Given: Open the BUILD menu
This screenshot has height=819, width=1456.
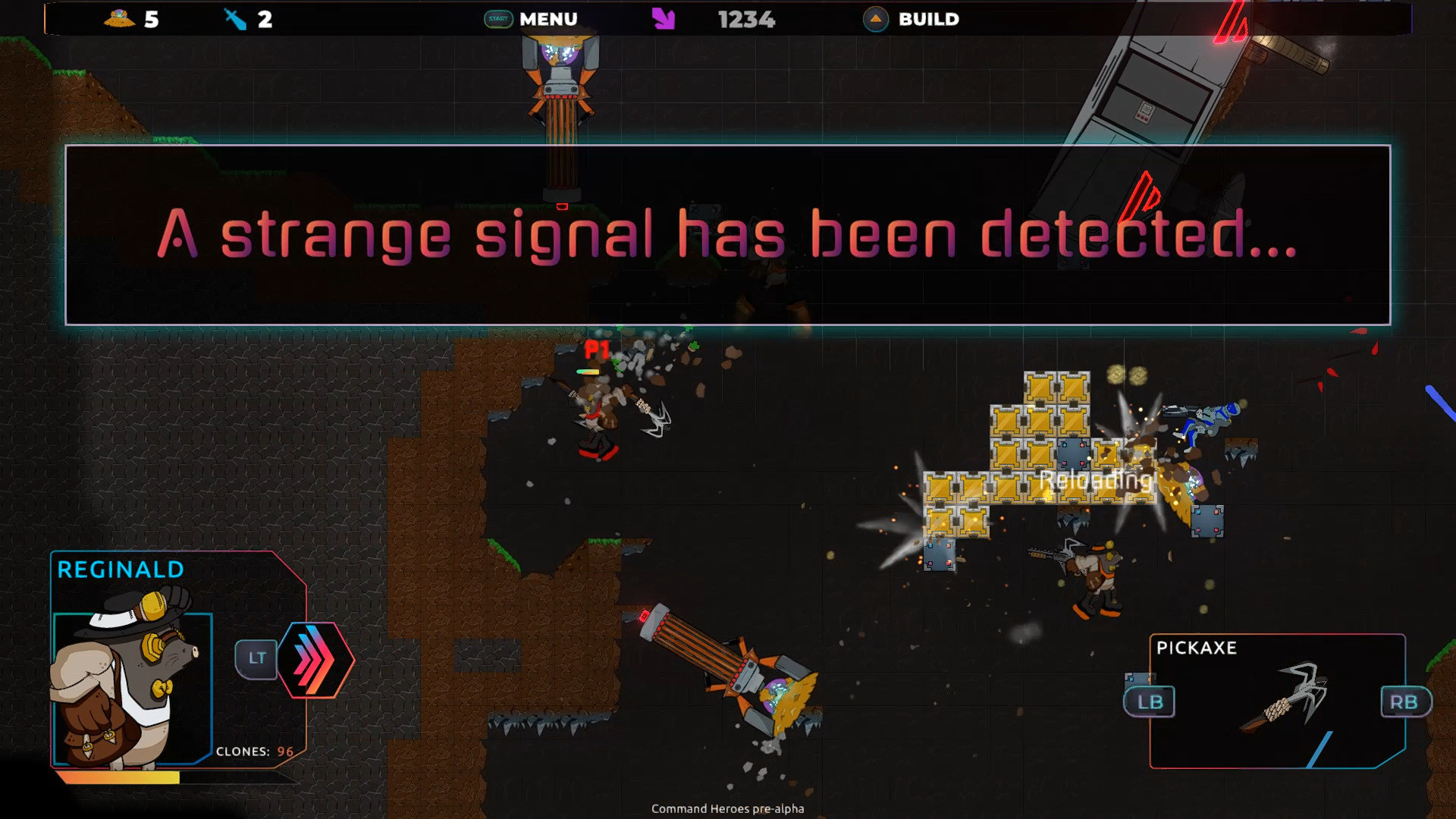Looking at the screenshot, I should (x=928, y=19).
